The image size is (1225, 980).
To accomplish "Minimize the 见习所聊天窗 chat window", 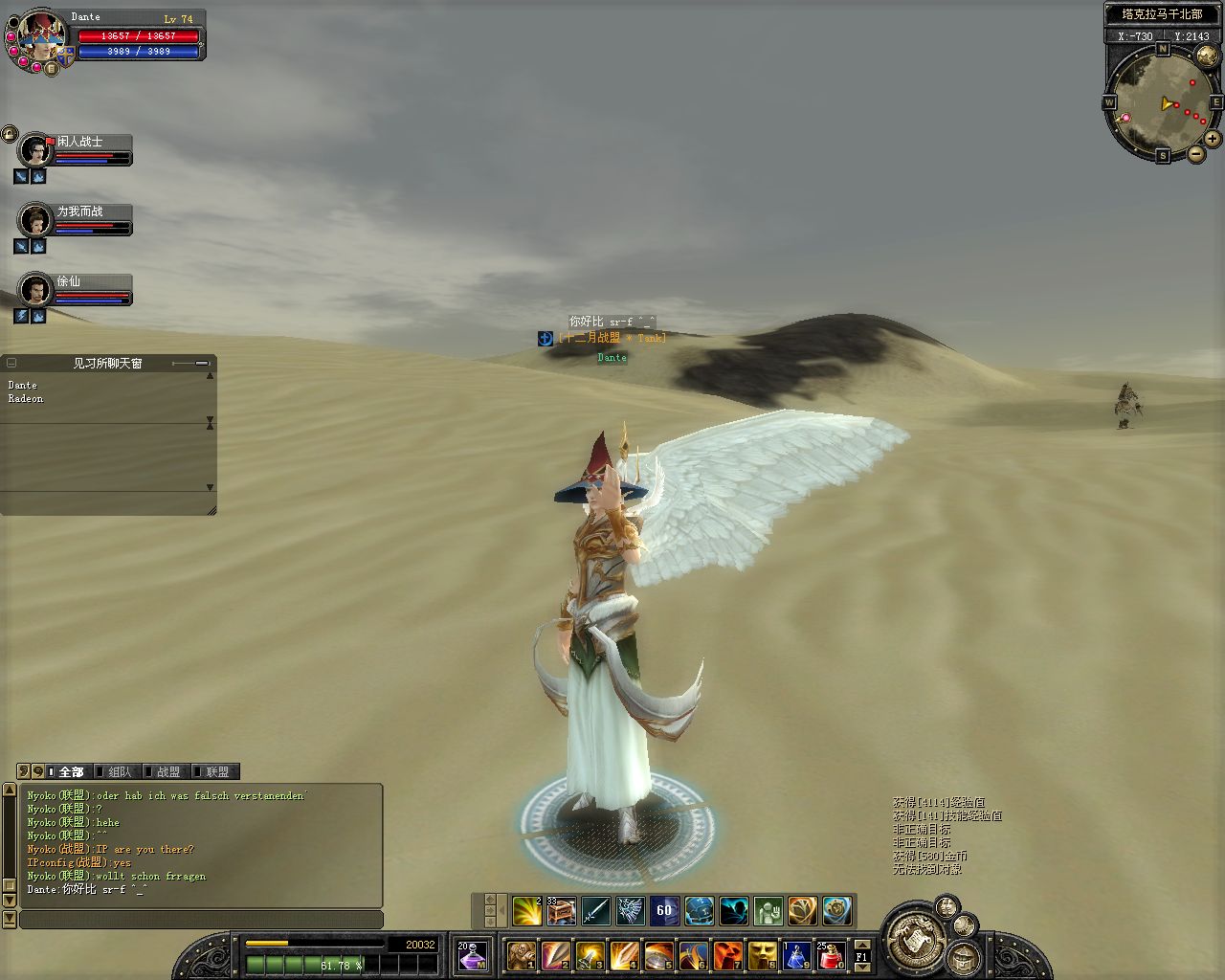I will (201, 363).
